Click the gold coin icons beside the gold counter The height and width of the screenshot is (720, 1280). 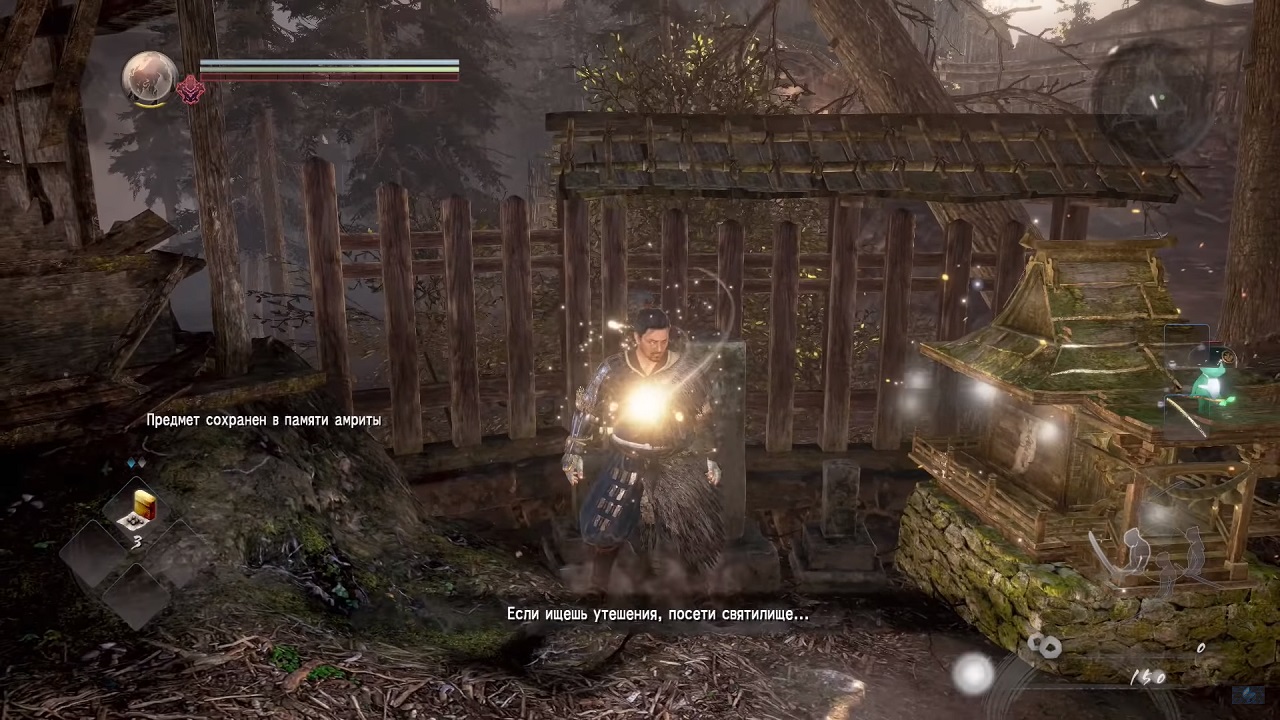[1046, 645]
